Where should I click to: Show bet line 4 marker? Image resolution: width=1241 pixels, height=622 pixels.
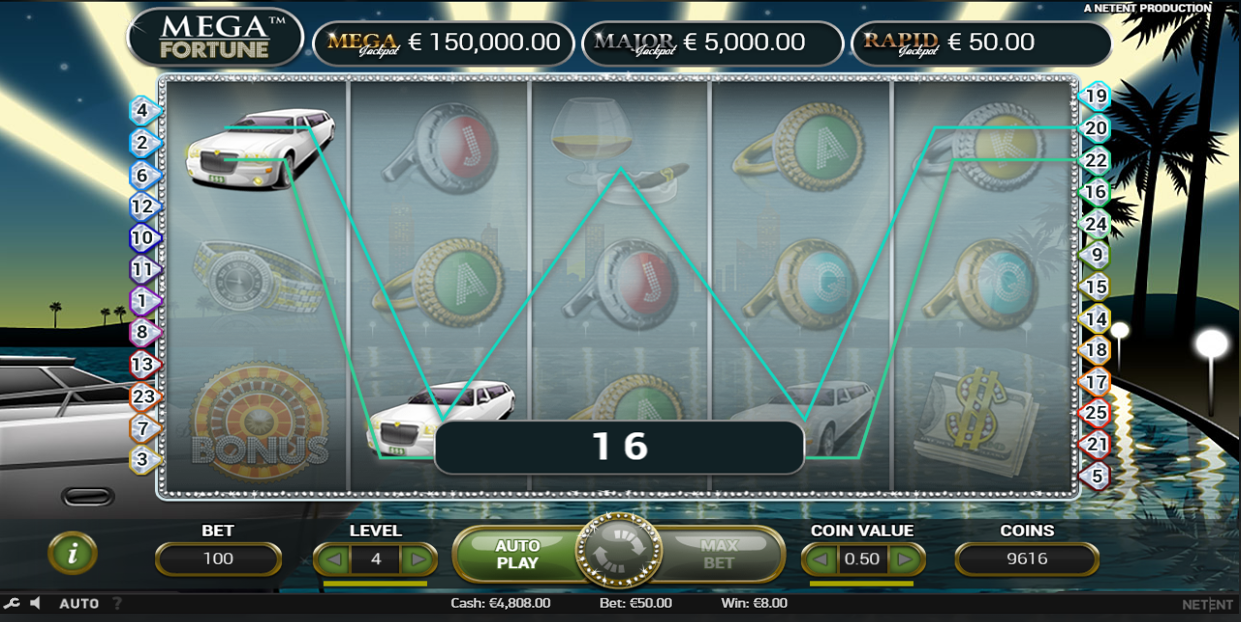click(x=143, y=110)
